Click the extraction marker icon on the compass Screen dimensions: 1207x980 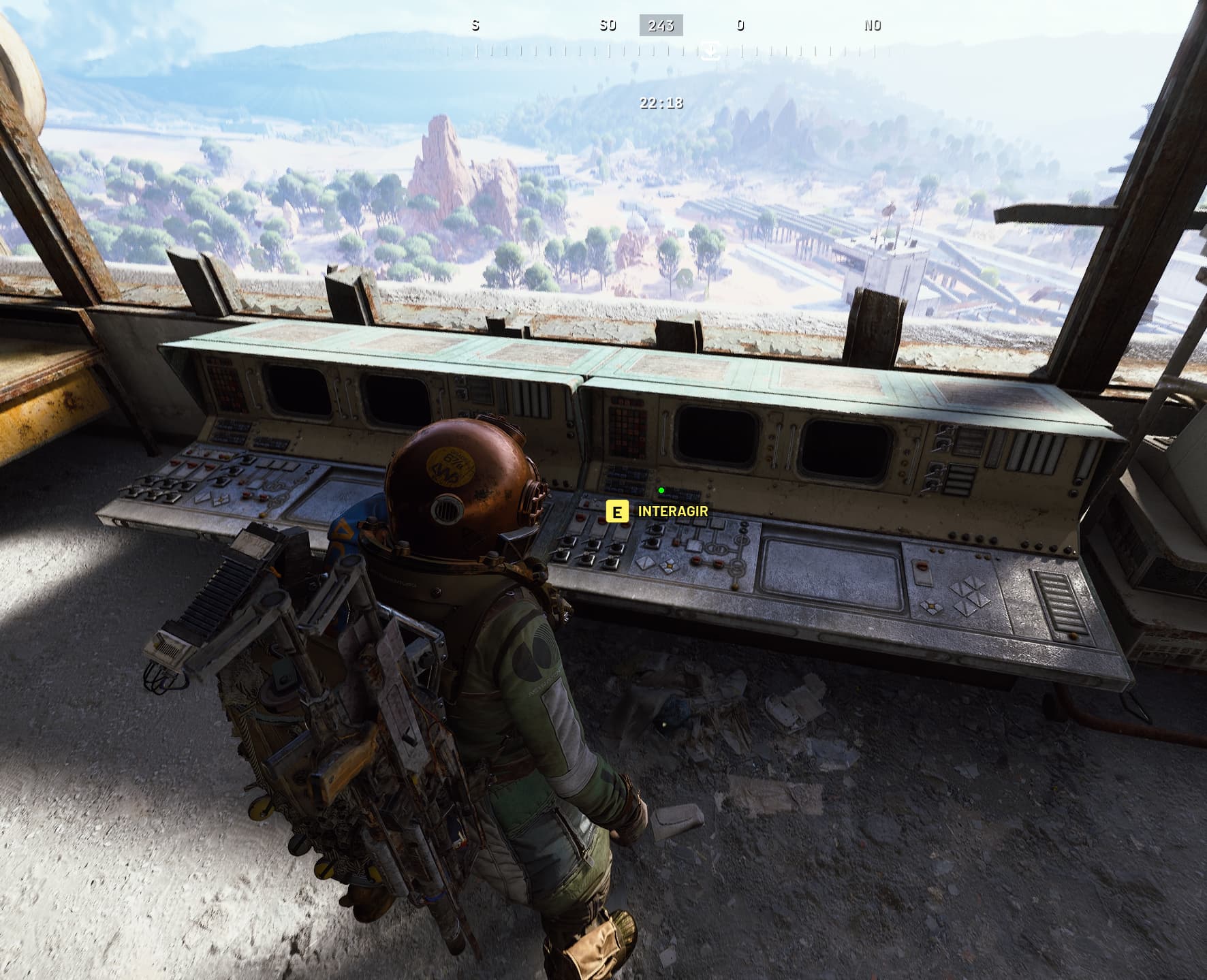pos(710,50)
